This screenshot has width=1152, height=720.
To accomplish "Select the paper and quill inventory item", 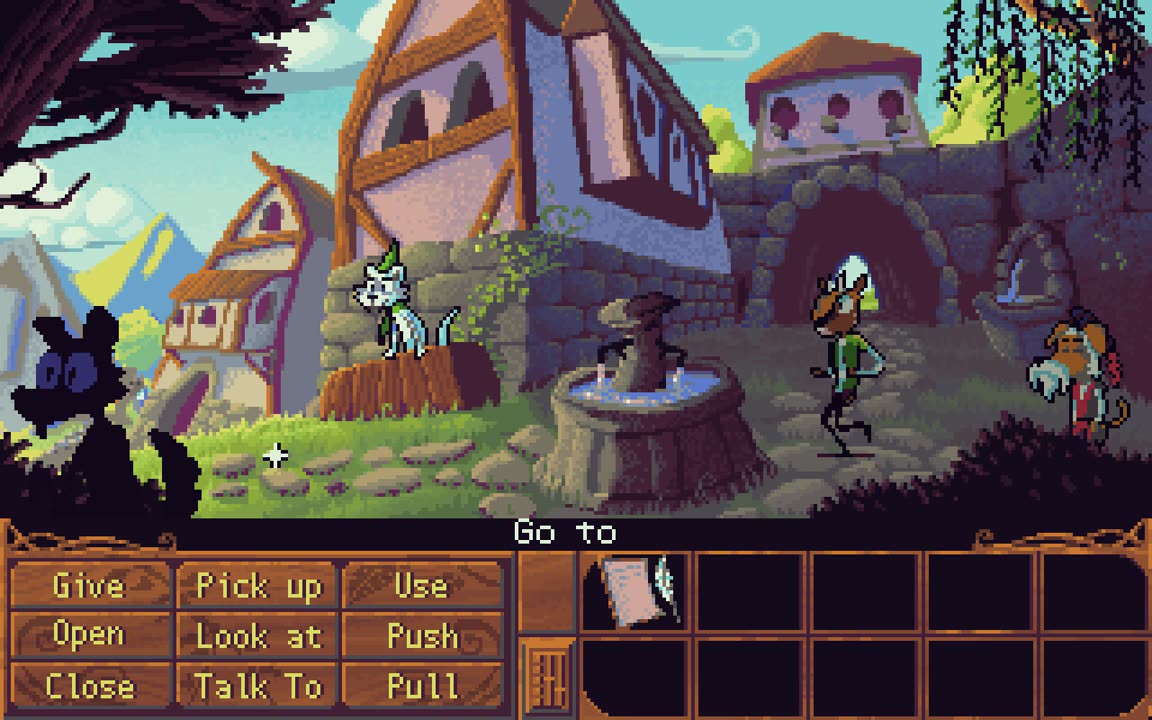I will click(x=636, y=590).
